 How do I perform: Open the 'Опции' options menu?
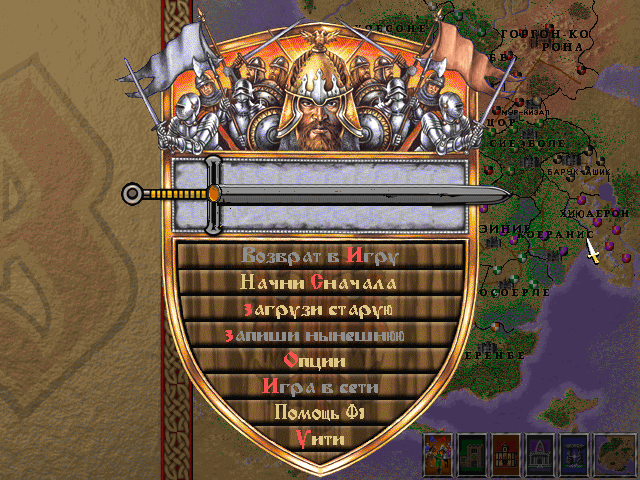tap(319, 360)
